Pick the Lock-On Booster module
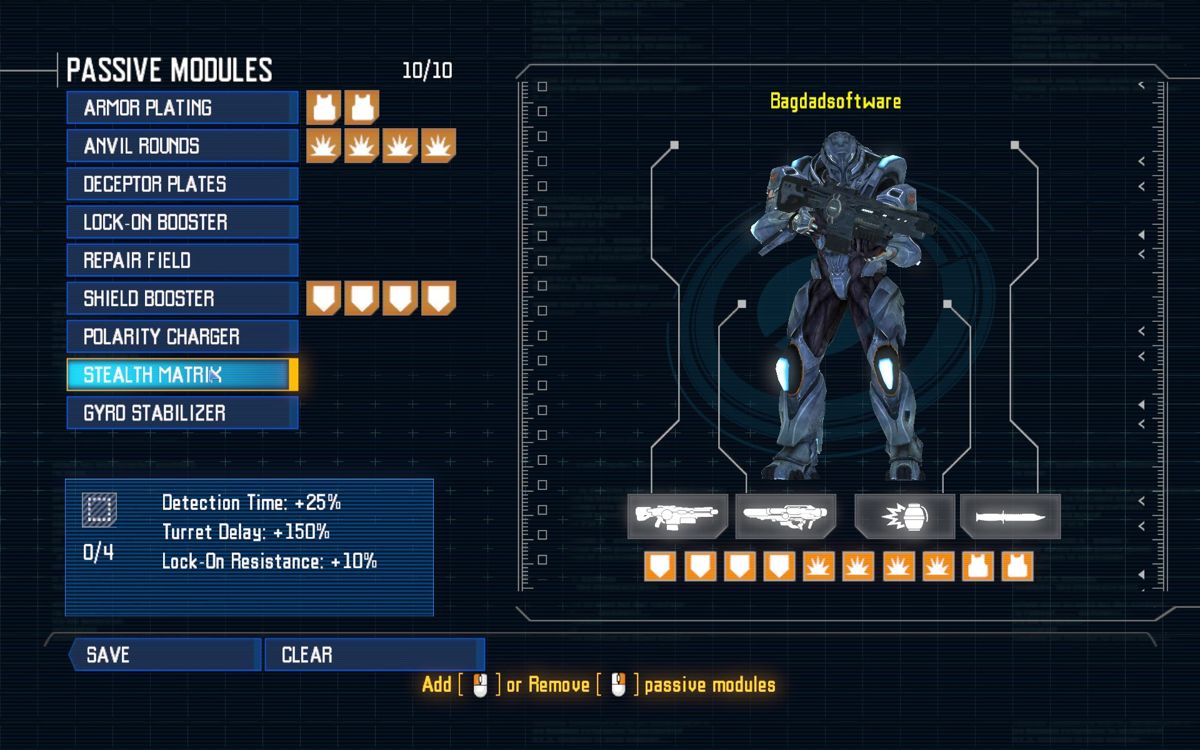 pos(182,222)
